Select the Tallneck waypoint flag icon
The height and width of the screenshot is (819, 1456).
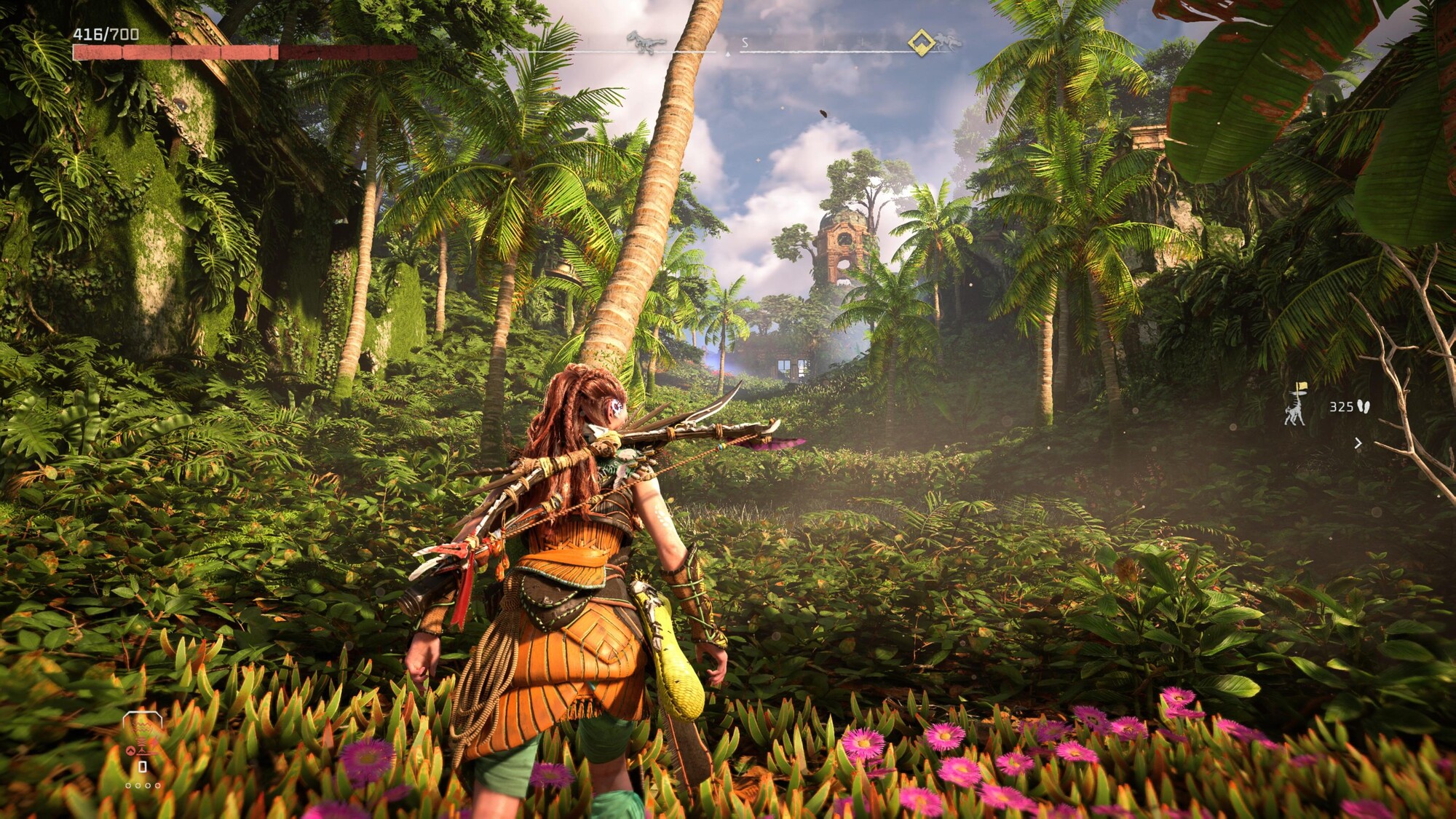(x=1295, y=405)
